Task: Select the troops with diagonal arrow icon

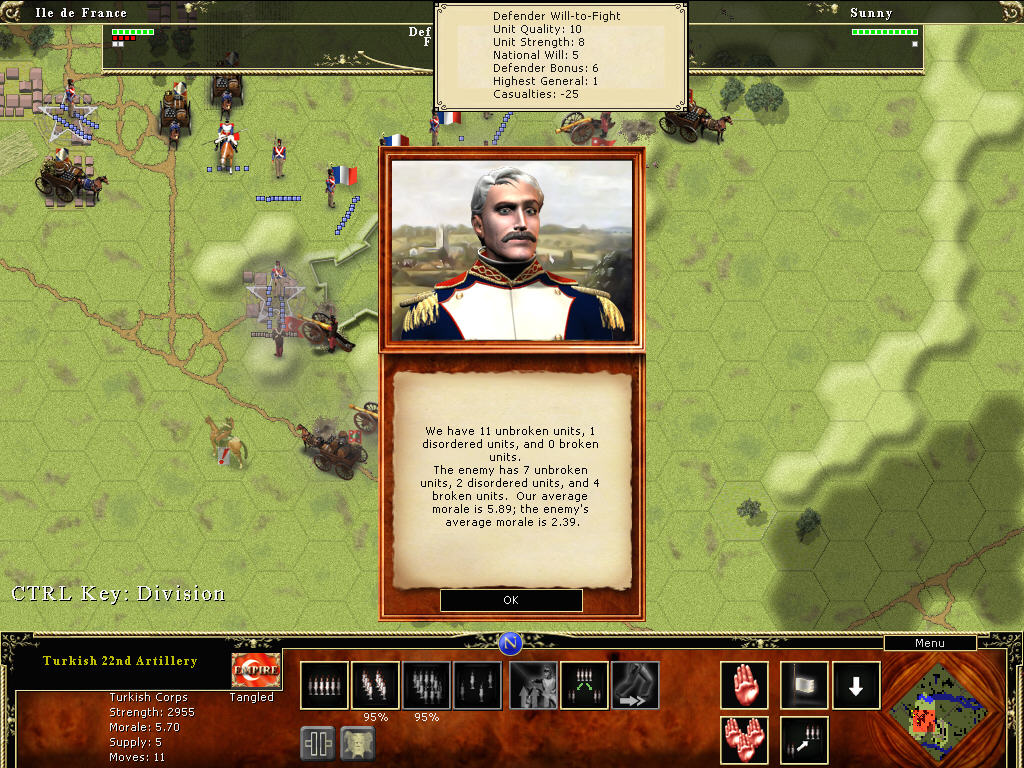Action: tap(804, 741)
